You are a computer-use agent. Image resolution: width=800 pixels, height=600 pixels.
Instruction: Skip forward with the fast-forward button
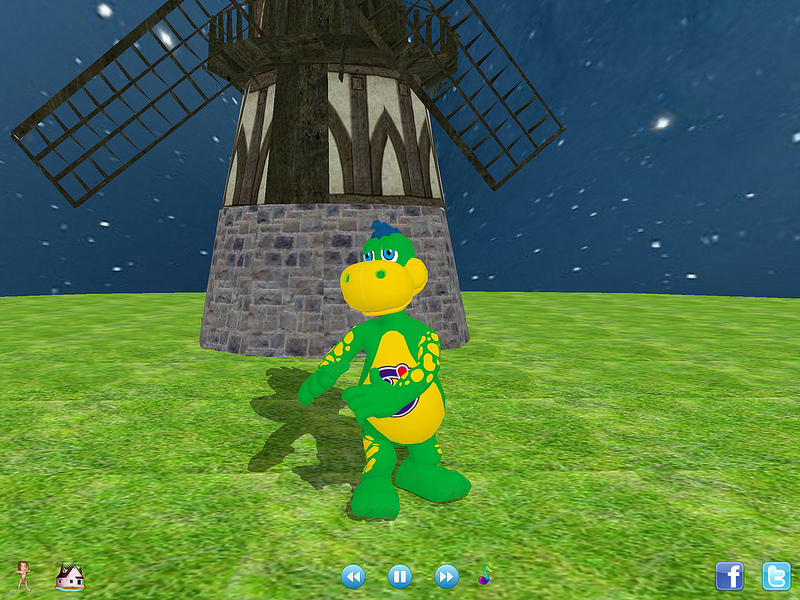446,576
